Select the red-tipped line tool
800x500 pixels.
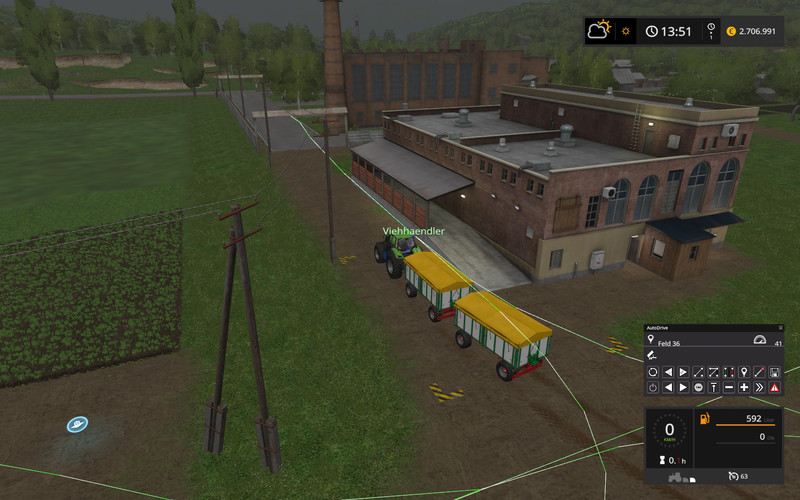[x=759, y=372]
